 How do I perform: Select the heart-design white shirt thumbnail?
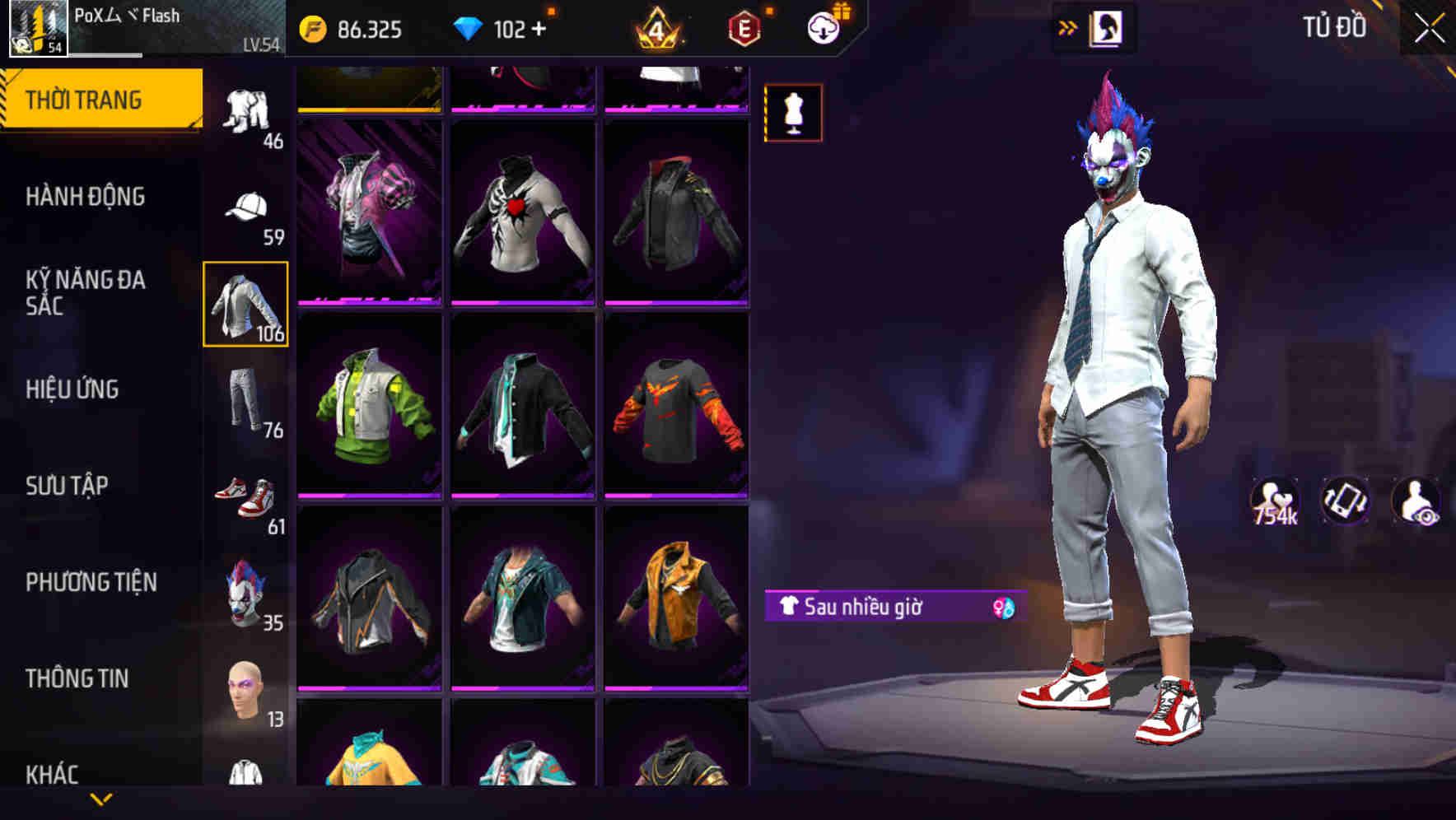(522, 209)
